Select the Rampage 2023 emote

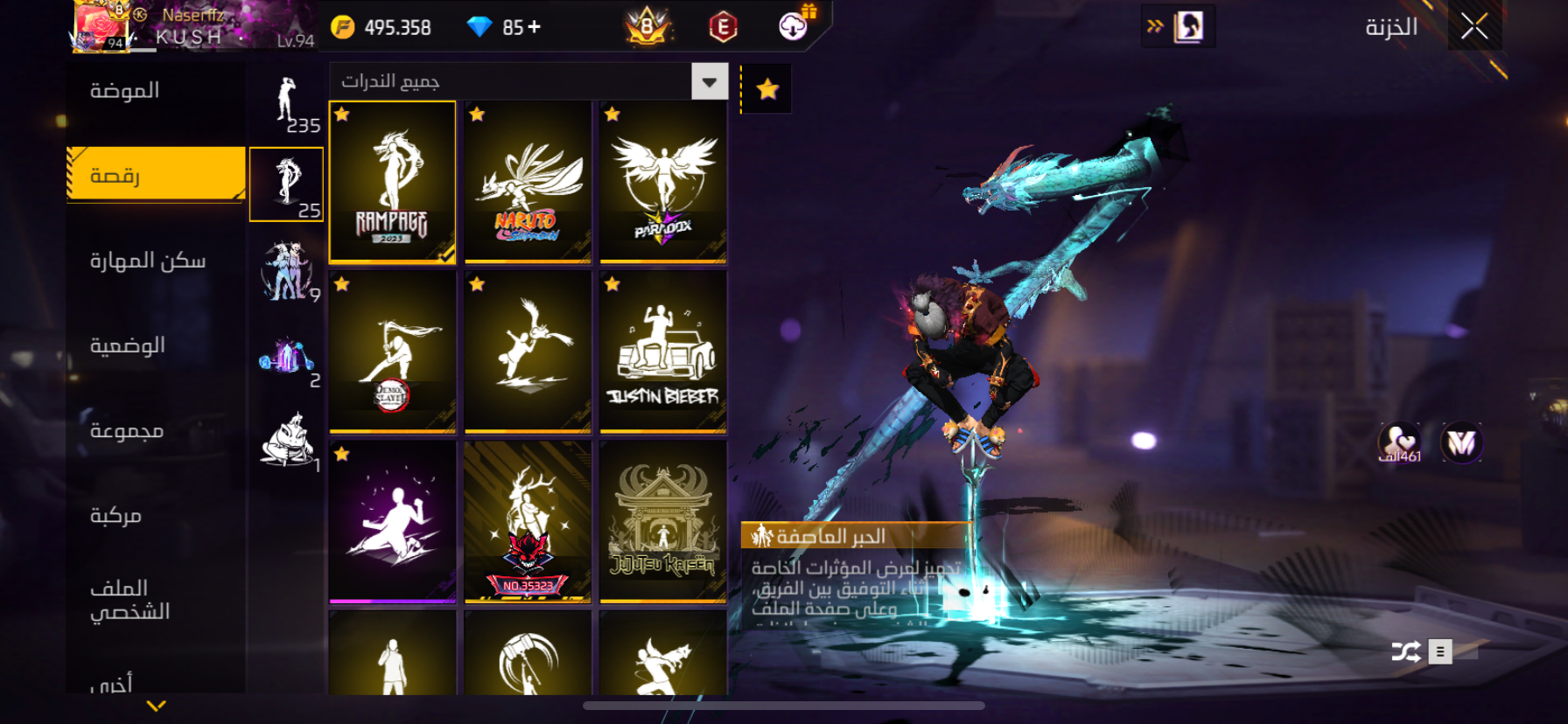(x=392, y=181)
